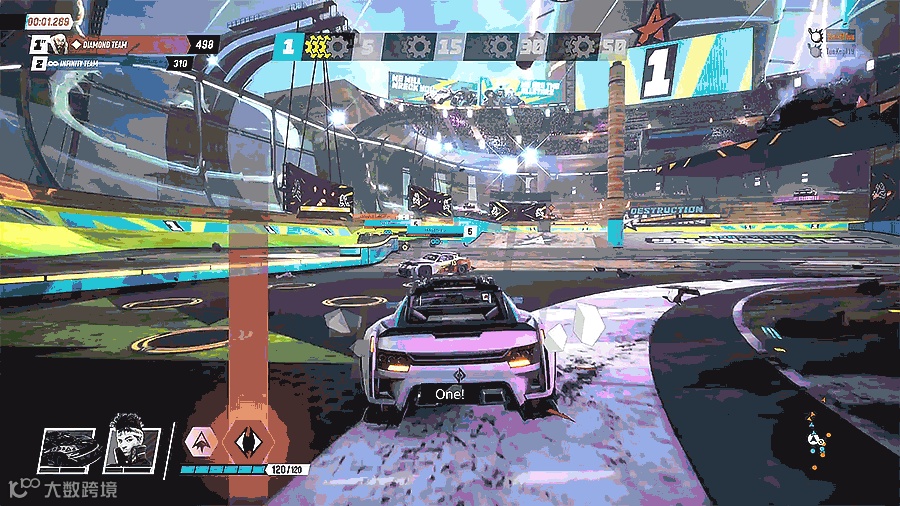Click the driver character portrait

132,442
